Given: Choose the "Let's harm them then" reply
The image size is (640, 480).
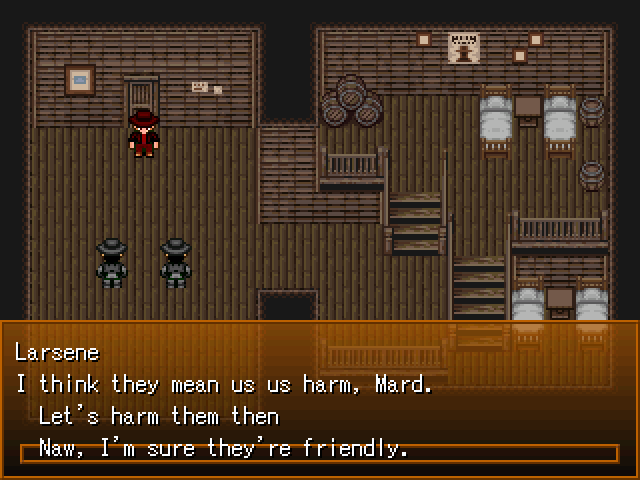Looking at the screenshot, I should pyautogui.click(x=158, y=415).
